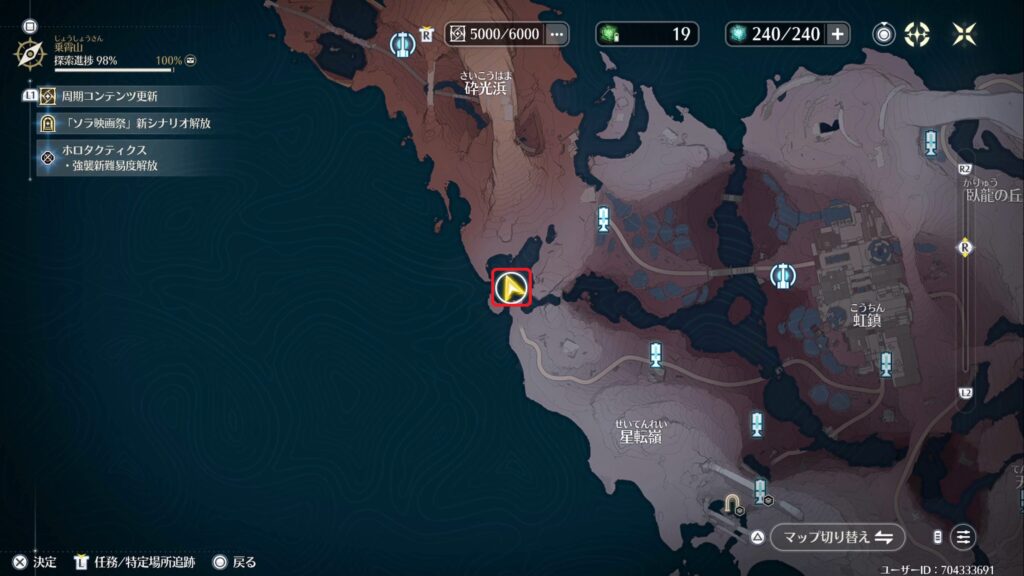
Task: Click the gold arch gate map marker
Action: click(732, 503)
